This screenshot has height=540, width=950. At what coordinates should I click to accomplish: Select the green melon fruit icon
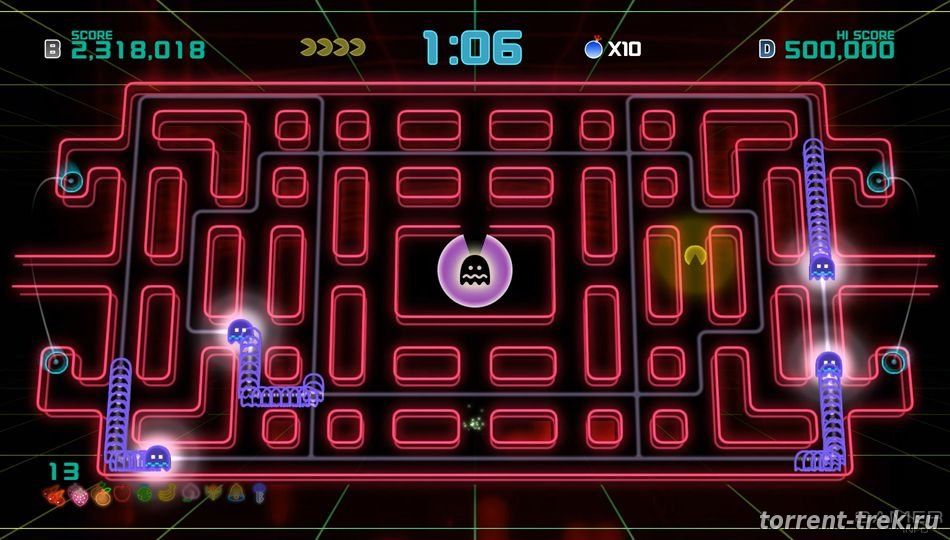(x=143, y=493)
